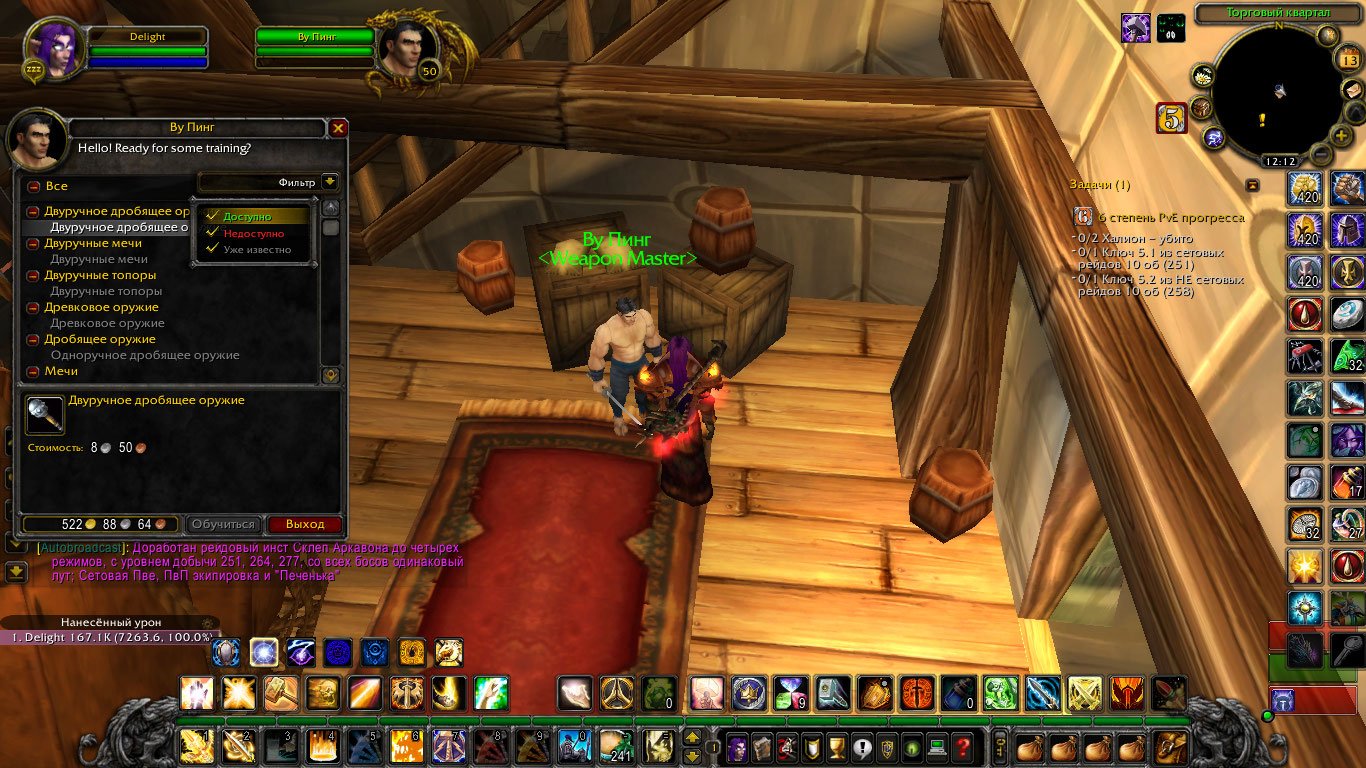Collapse the Все category header
This screenshot has height=768, width=1366.
[33, 186]
